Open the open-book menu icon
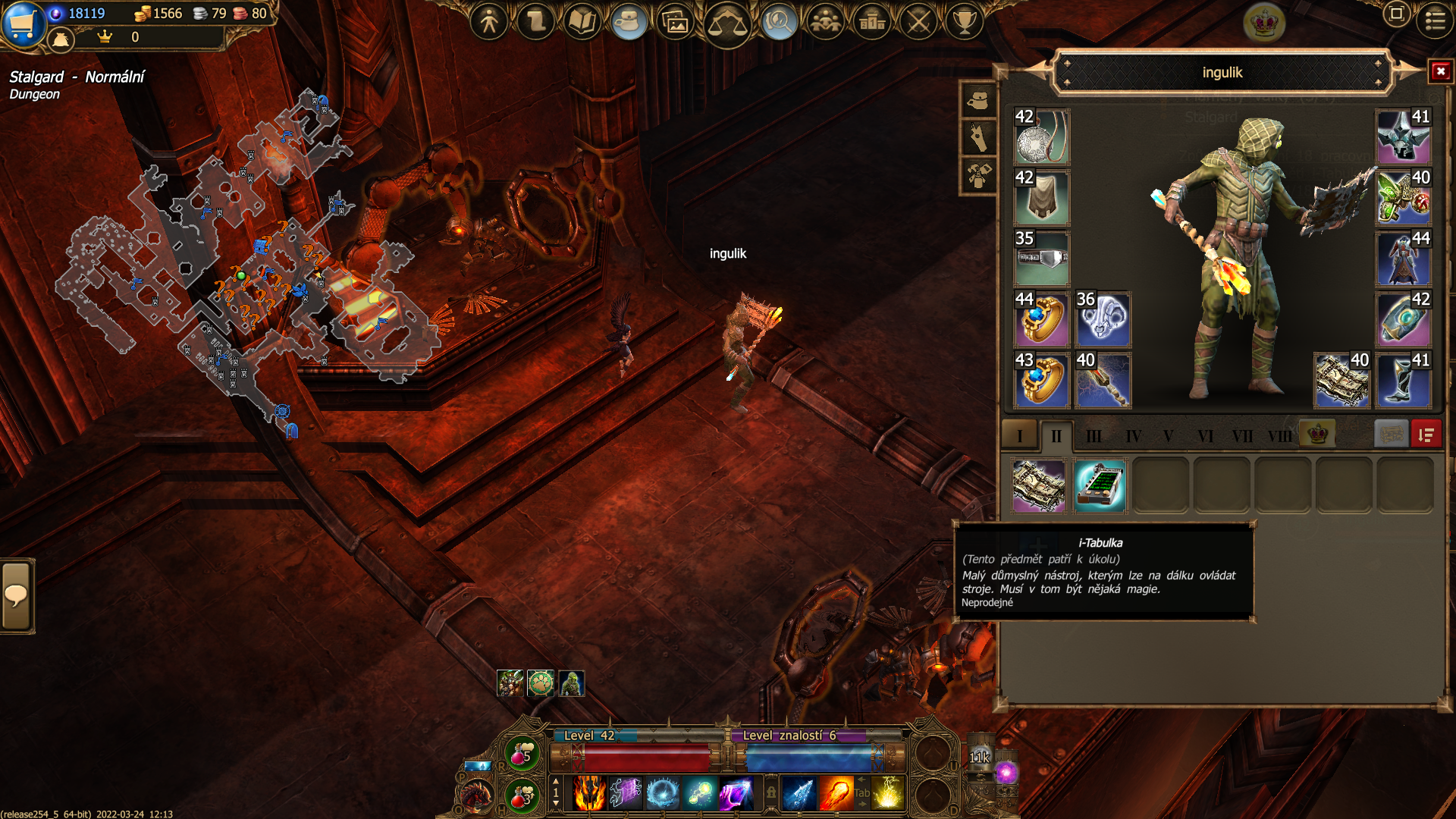This screenshot has width=1456, height=819. click(x=582, y=21)
